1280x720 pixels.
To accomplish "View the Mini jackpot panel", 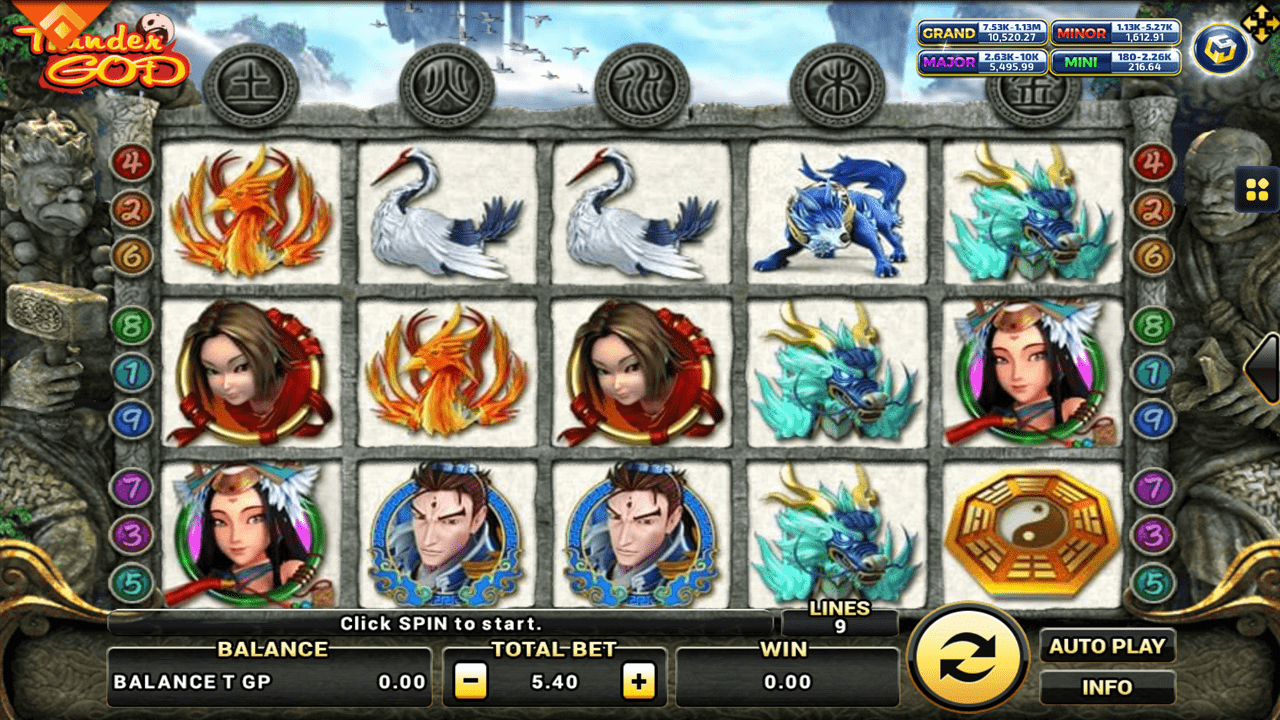I will click(1116, 62).
